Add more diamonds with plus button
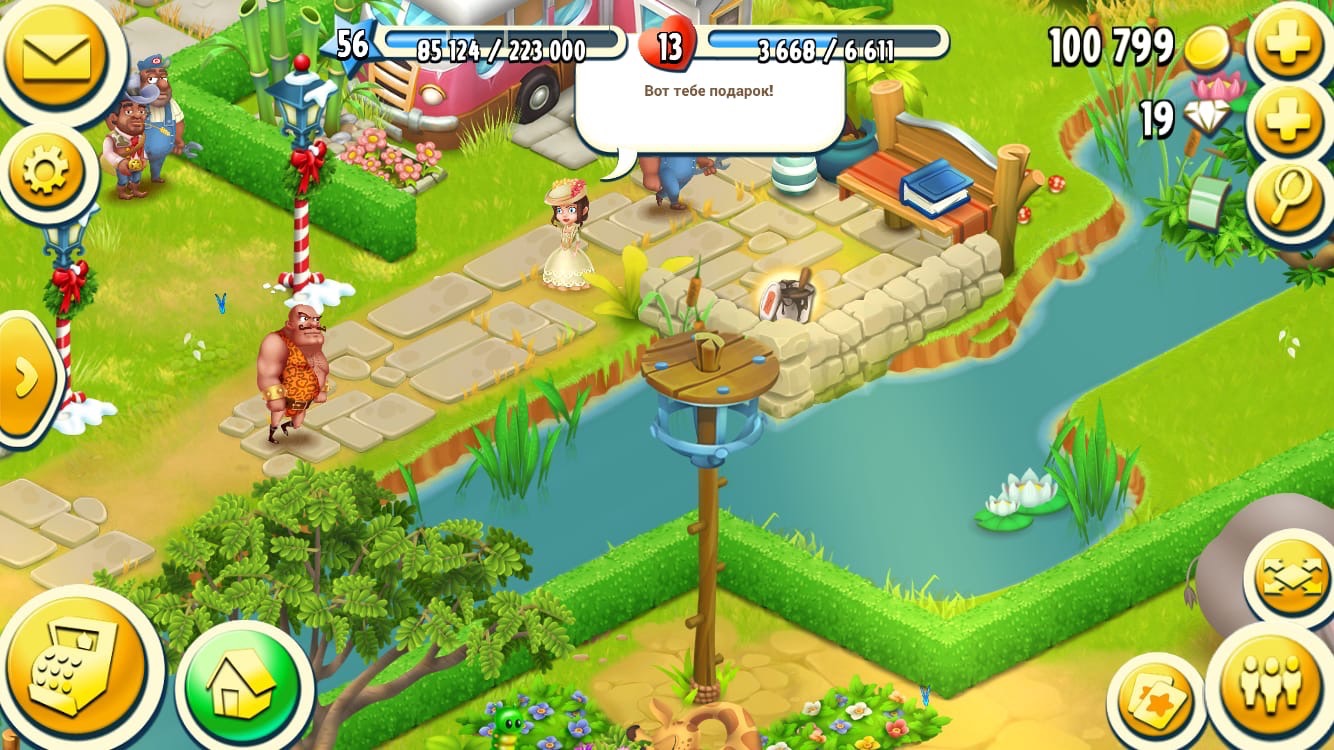The image size is (1334, 750). [1289, 122]
